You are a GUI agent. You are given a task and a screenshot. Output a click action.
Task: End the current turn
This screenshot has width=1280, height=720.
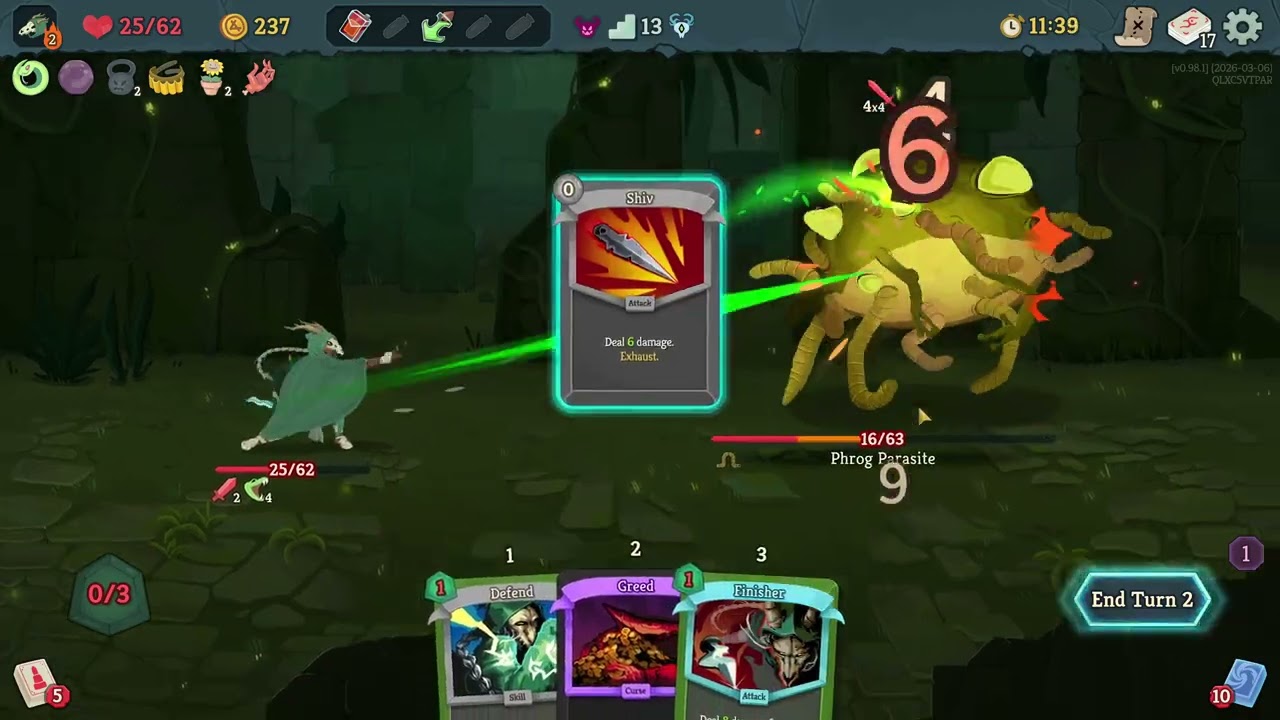click(1142, 600)
